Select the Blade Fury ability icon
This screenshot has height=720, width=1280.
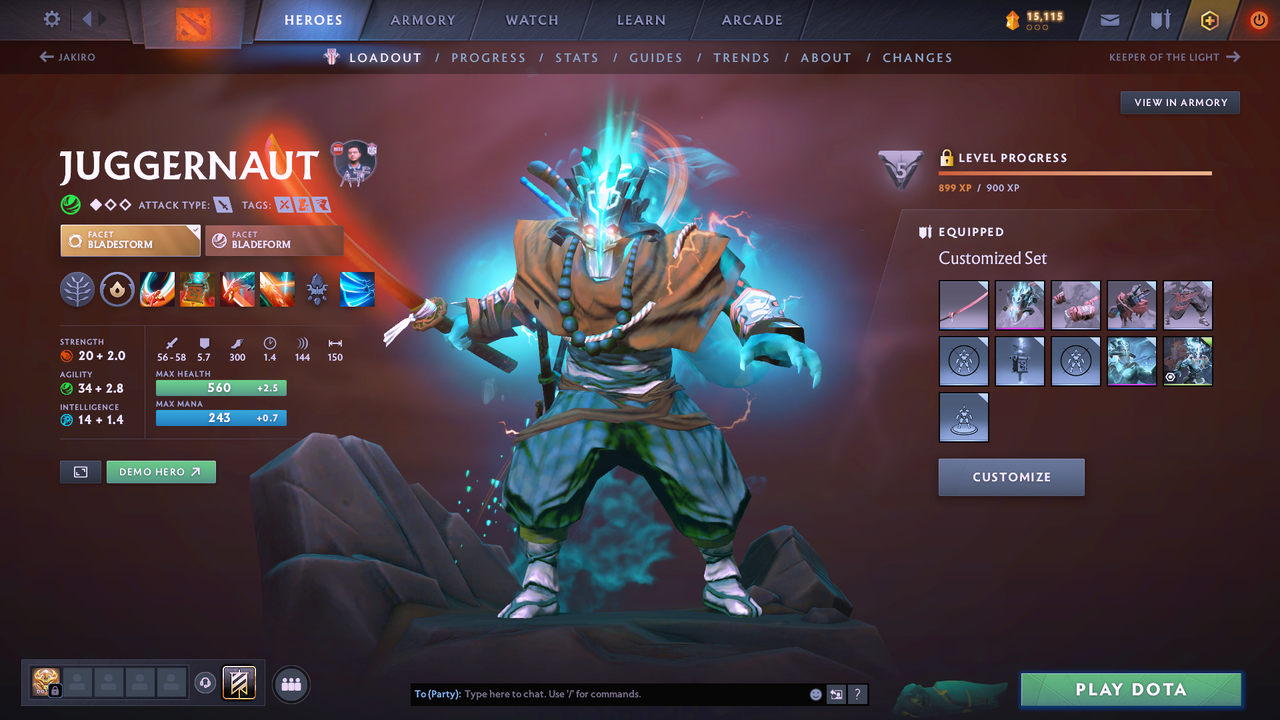157,290
